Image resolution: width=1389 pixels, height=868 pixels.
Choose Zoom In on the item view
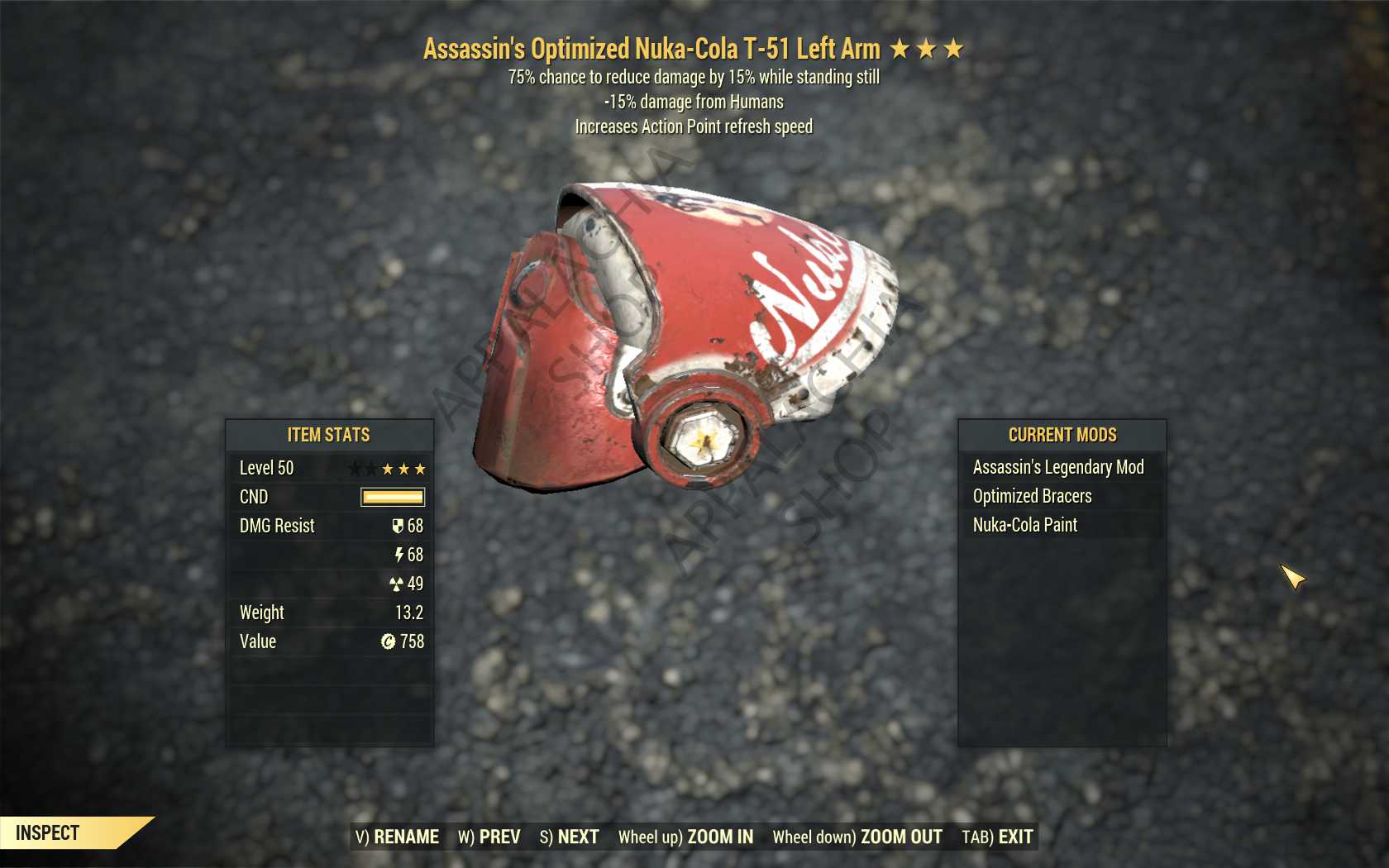point(686,837)
